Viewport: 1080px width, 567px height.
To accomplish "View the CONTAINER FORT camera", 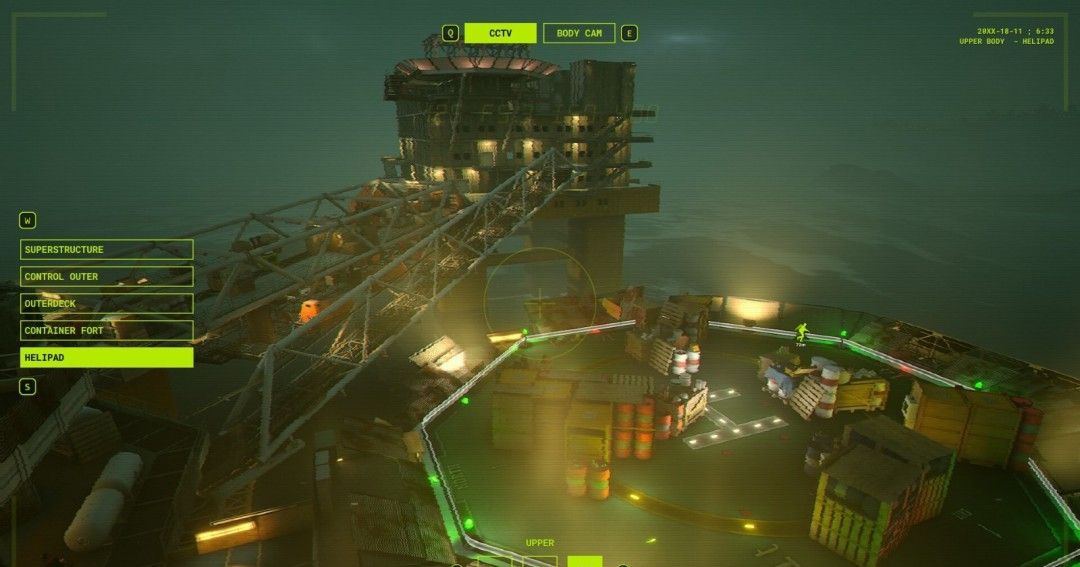I will (x=106, y=330).
